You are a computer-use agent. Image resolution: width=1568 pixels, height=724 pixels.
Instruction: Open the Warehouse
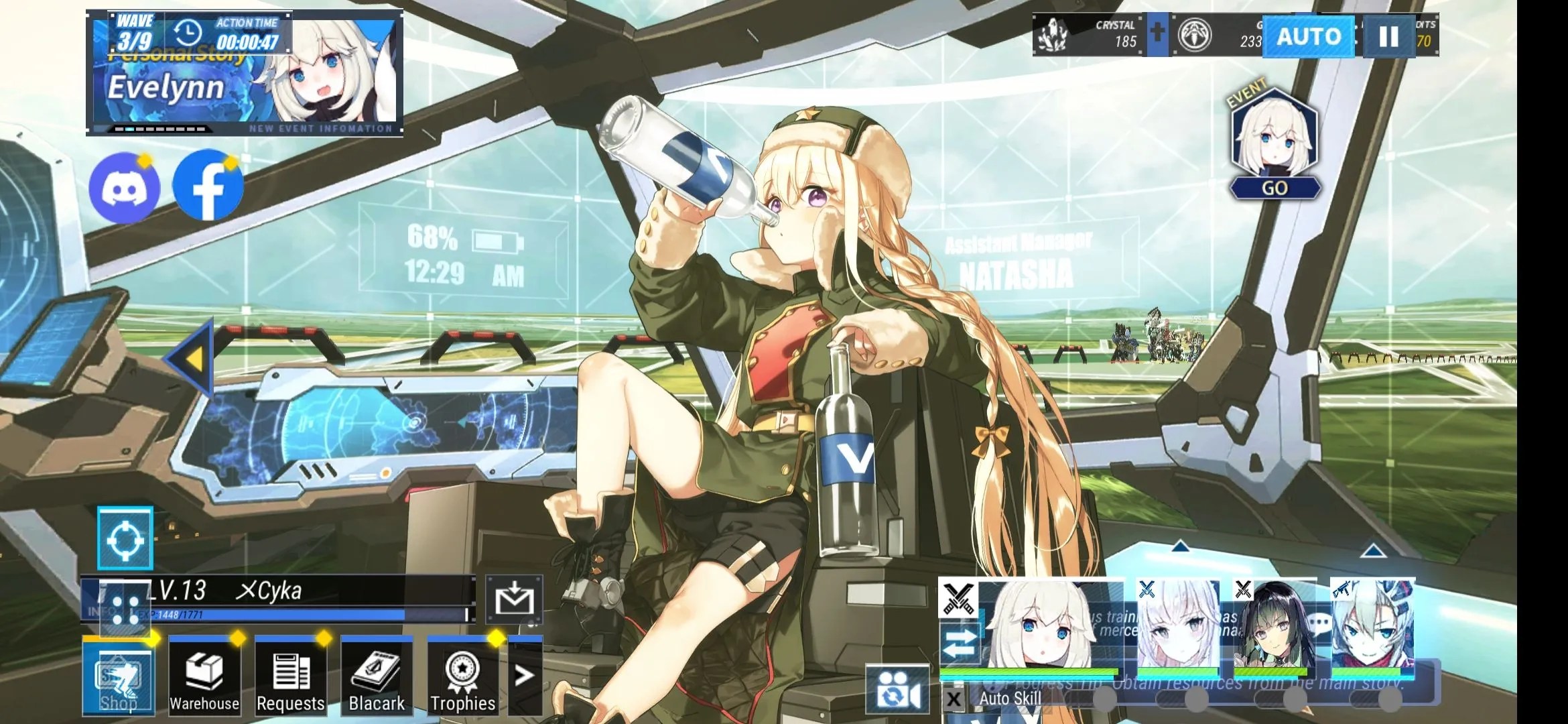[204, 677]
